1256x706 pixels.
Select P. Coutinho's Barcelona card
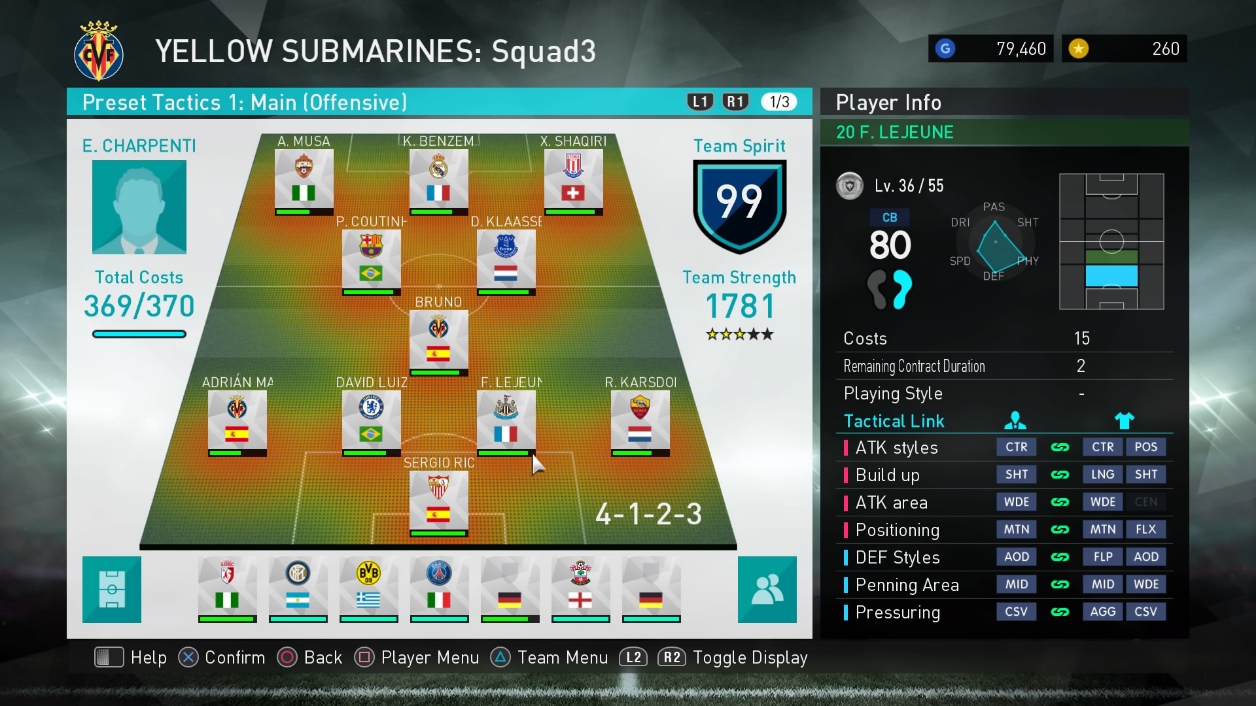click(371, 261)
